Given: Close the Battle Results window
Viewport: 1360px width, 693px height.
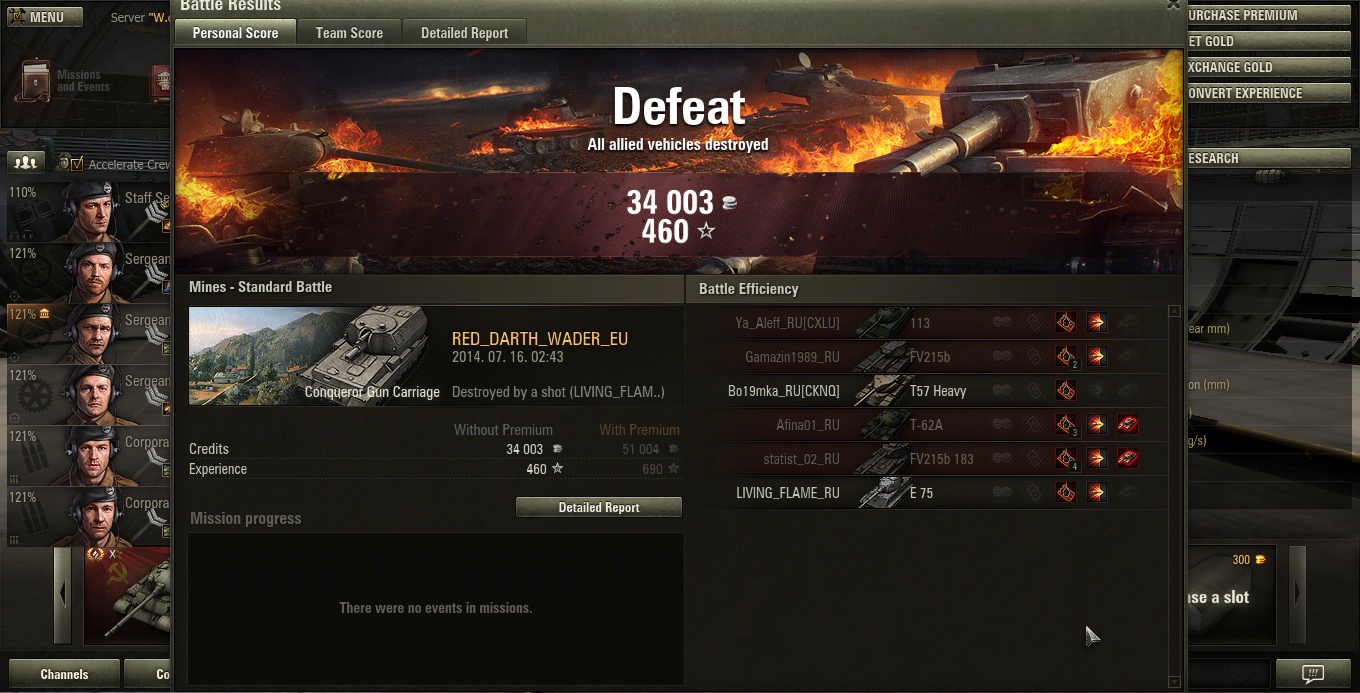Looking at the screenshot, I should click(x=1173, y=5).
